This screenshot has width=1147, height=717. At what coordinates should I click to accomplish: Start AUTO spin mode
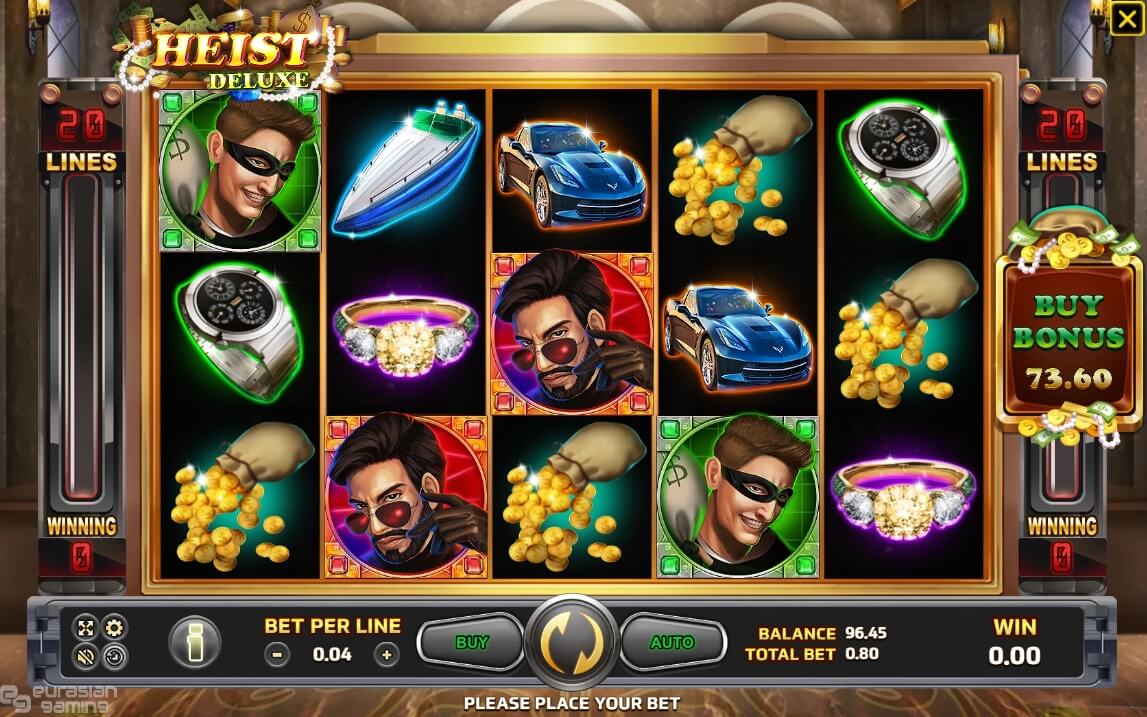coord(672,642)
